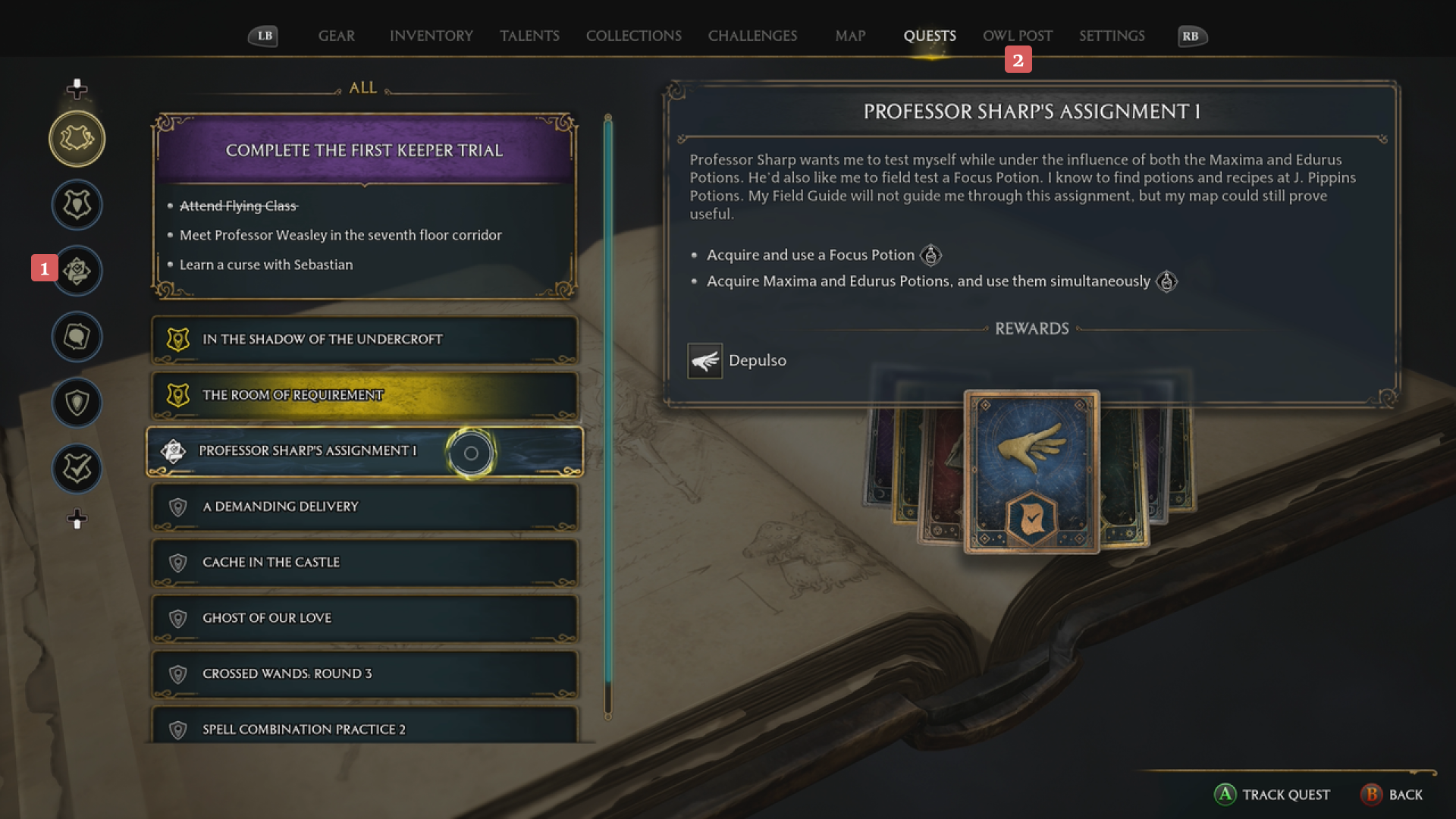Open the OWL POST tab
Viewport: 1456px width, 819px height.
[x=1017, y=36]
